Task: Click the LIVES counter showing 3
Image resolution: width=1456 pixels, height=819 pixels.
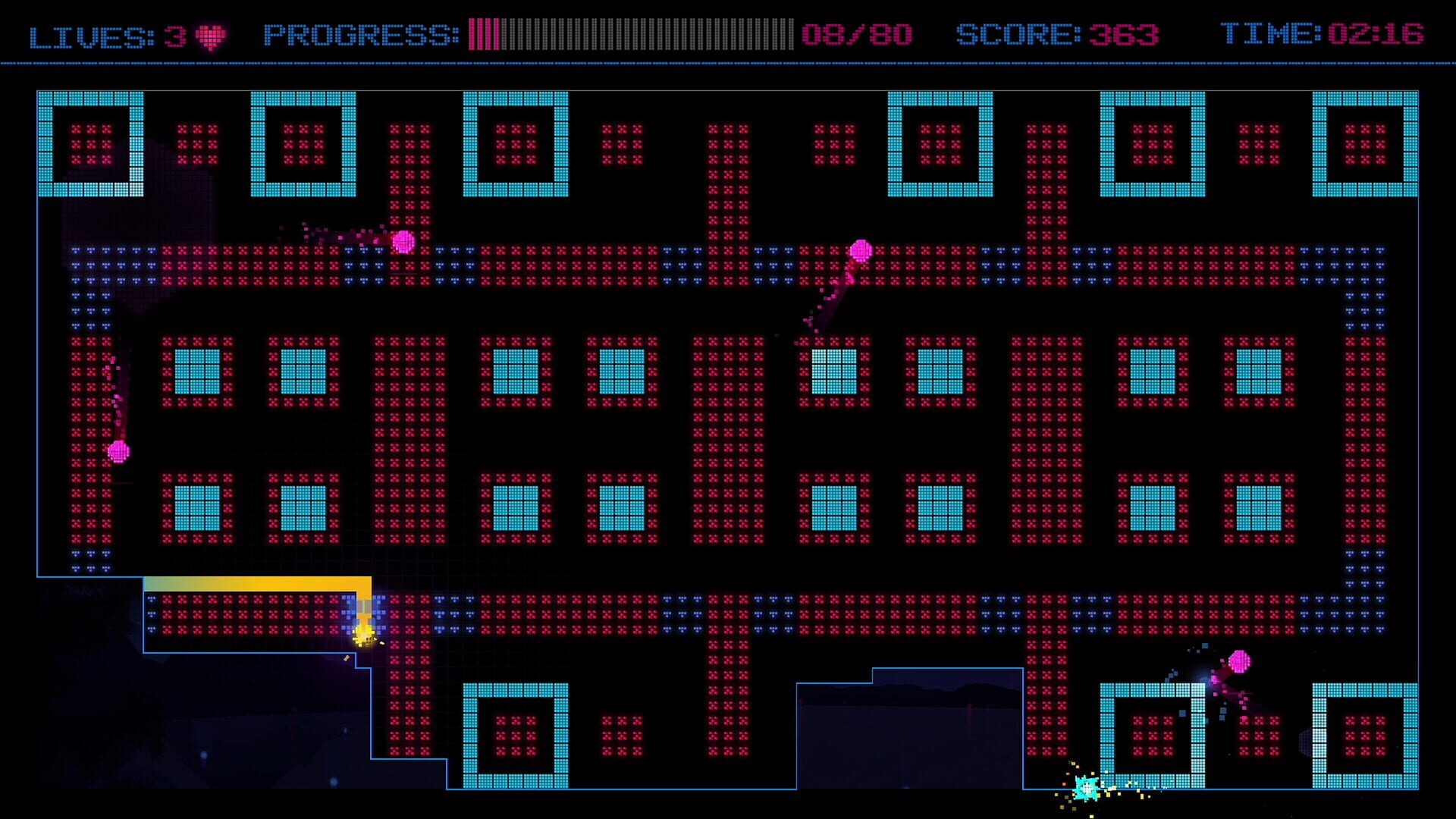Action: [x=106, y=33]
